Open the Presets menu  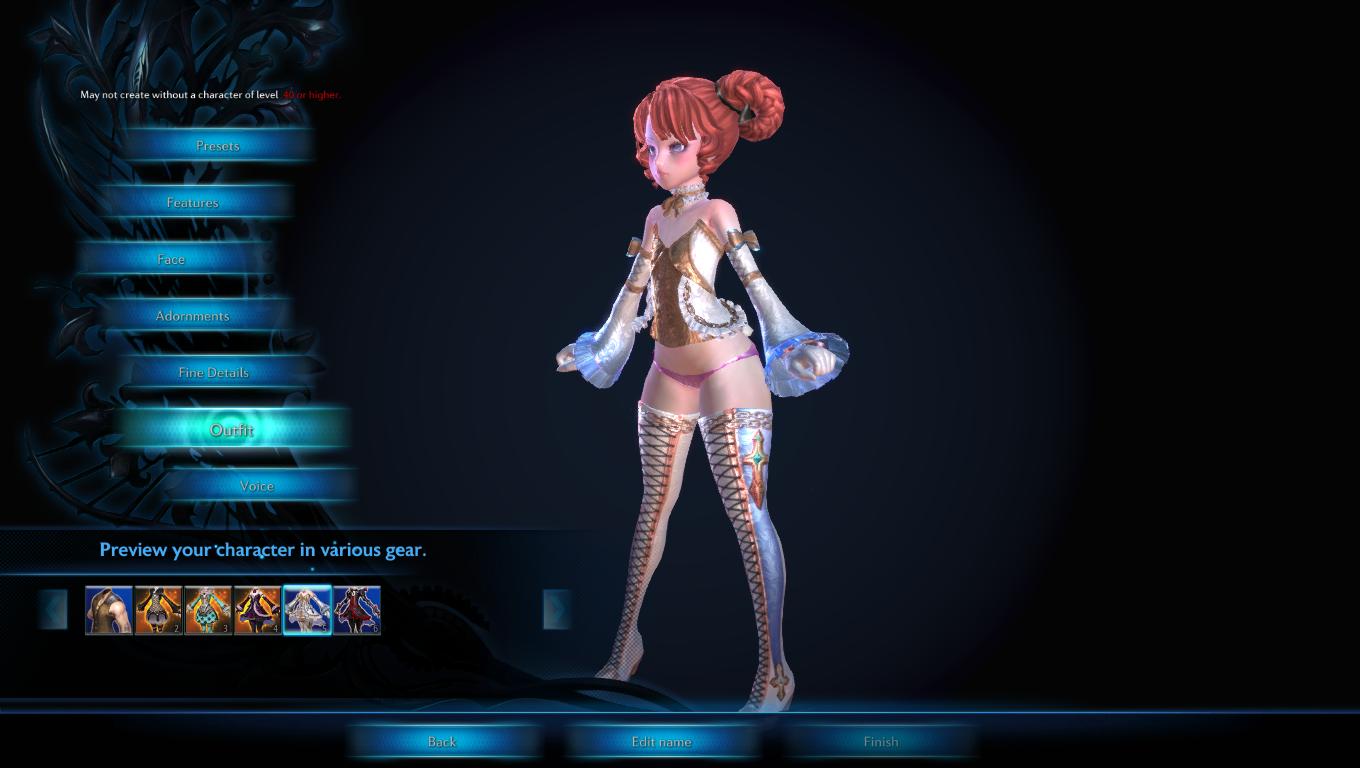click(217, 146)
